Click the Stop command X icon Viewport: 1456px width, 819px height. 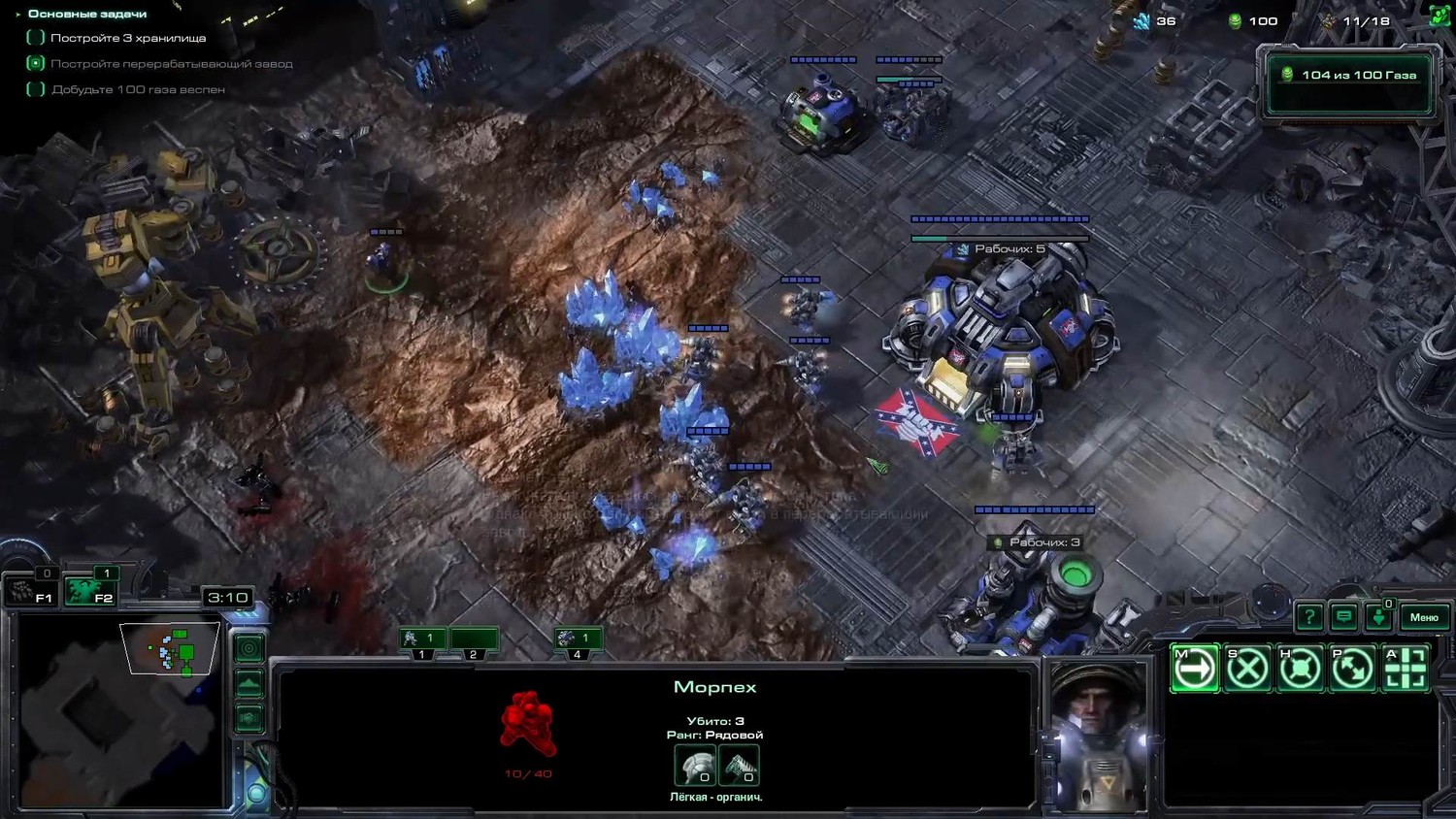click(1247, 668)
